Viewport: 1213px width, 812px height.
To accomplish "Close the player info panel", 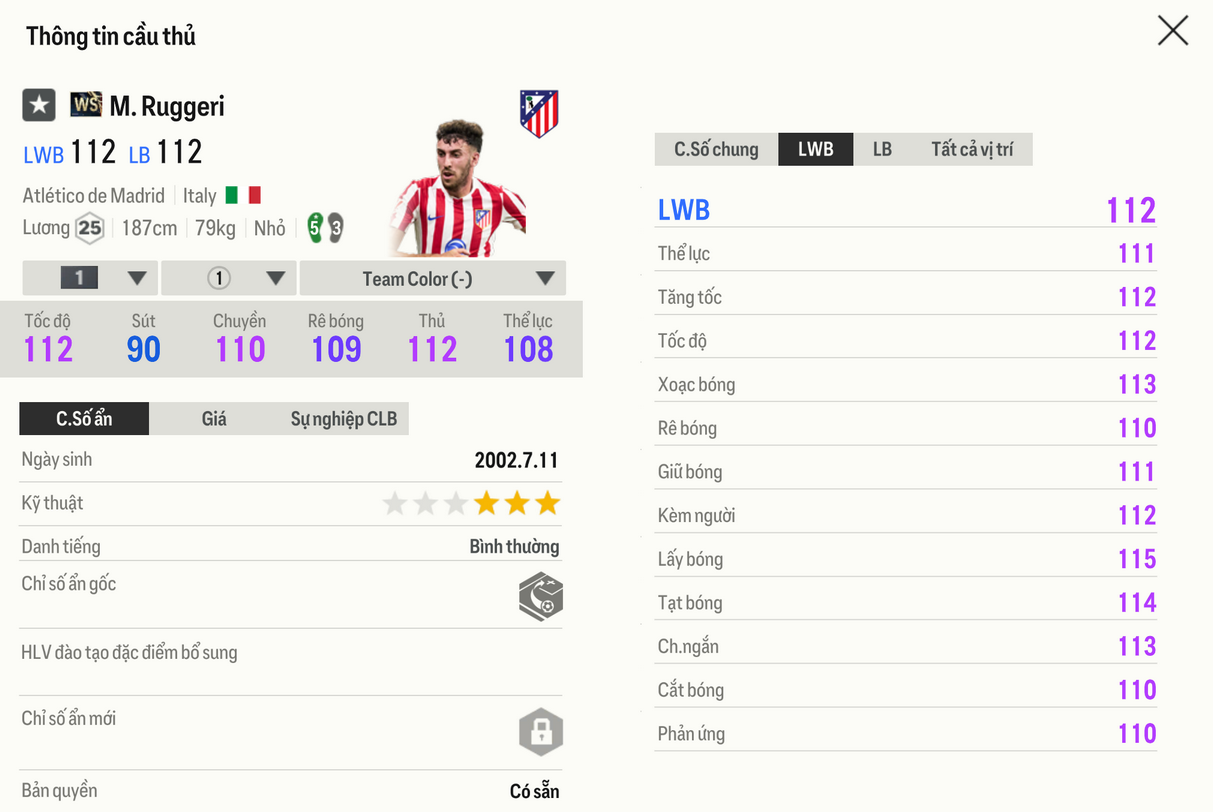I will tap(1172, 31).
